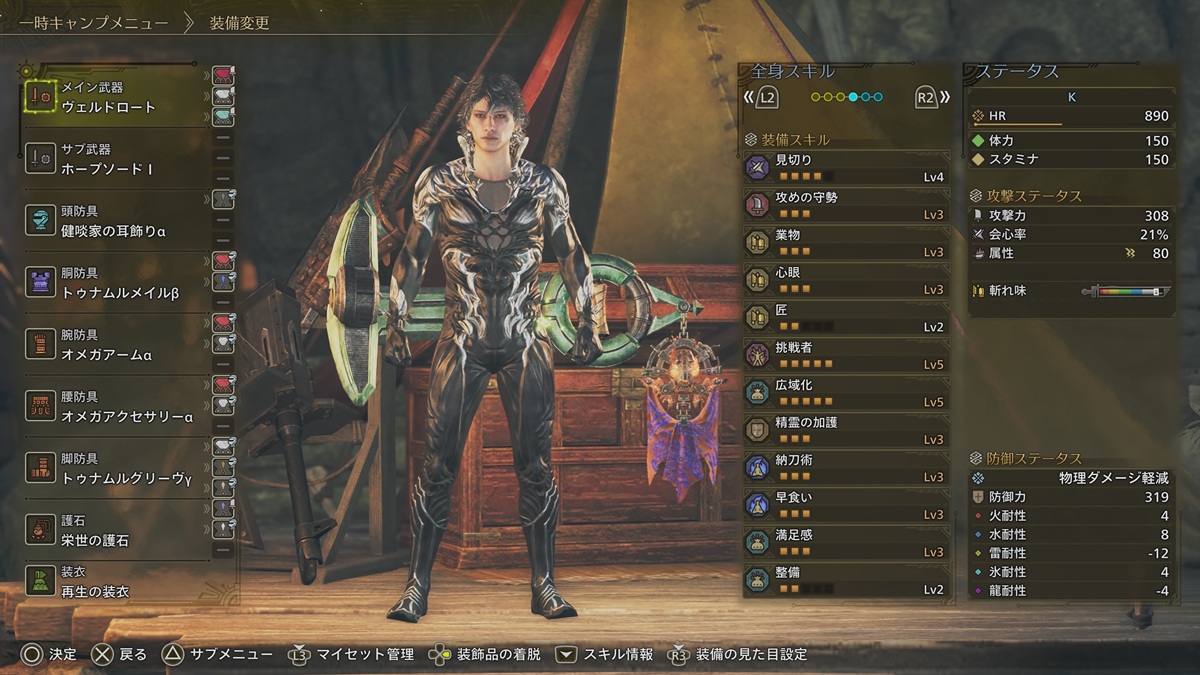Select the 挑戦者 skill row
This screenshot has width=1200, height=675.
pos(846,355)
